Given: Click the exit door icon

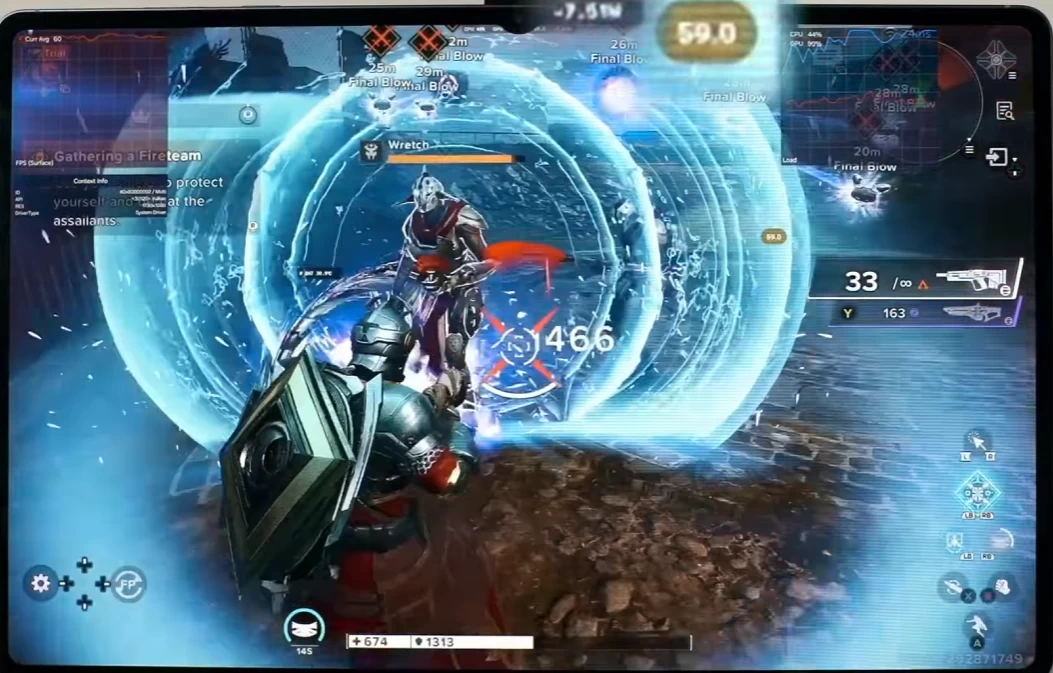Looking at the screenshot, I should (x=997, y=157).
